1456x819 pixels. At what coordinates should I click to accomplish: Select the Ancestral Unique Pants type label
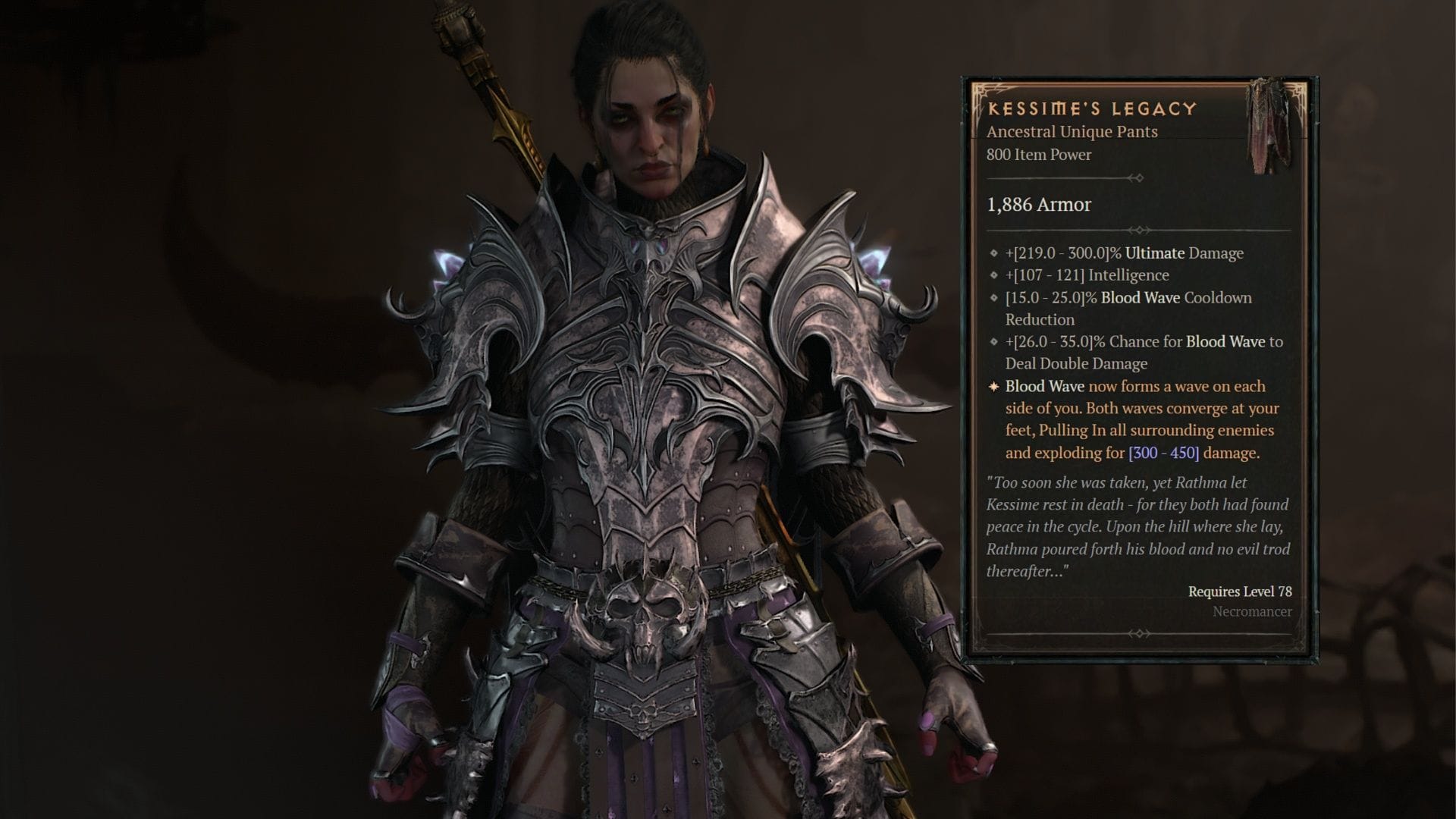click(x=1071, y=131)
